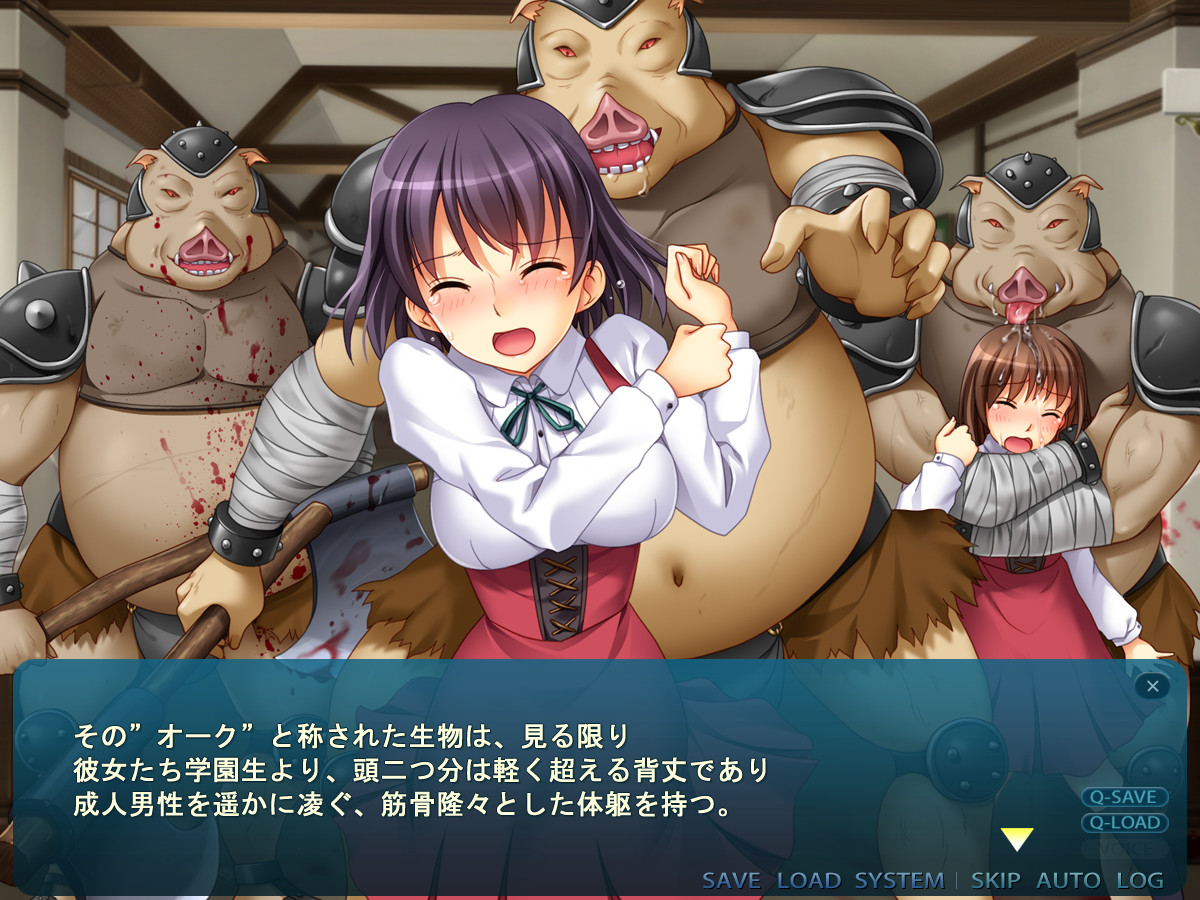Hide the dialogue box with the X button
Viewport: 1200px width, 900px height.
pos(1152,686)
